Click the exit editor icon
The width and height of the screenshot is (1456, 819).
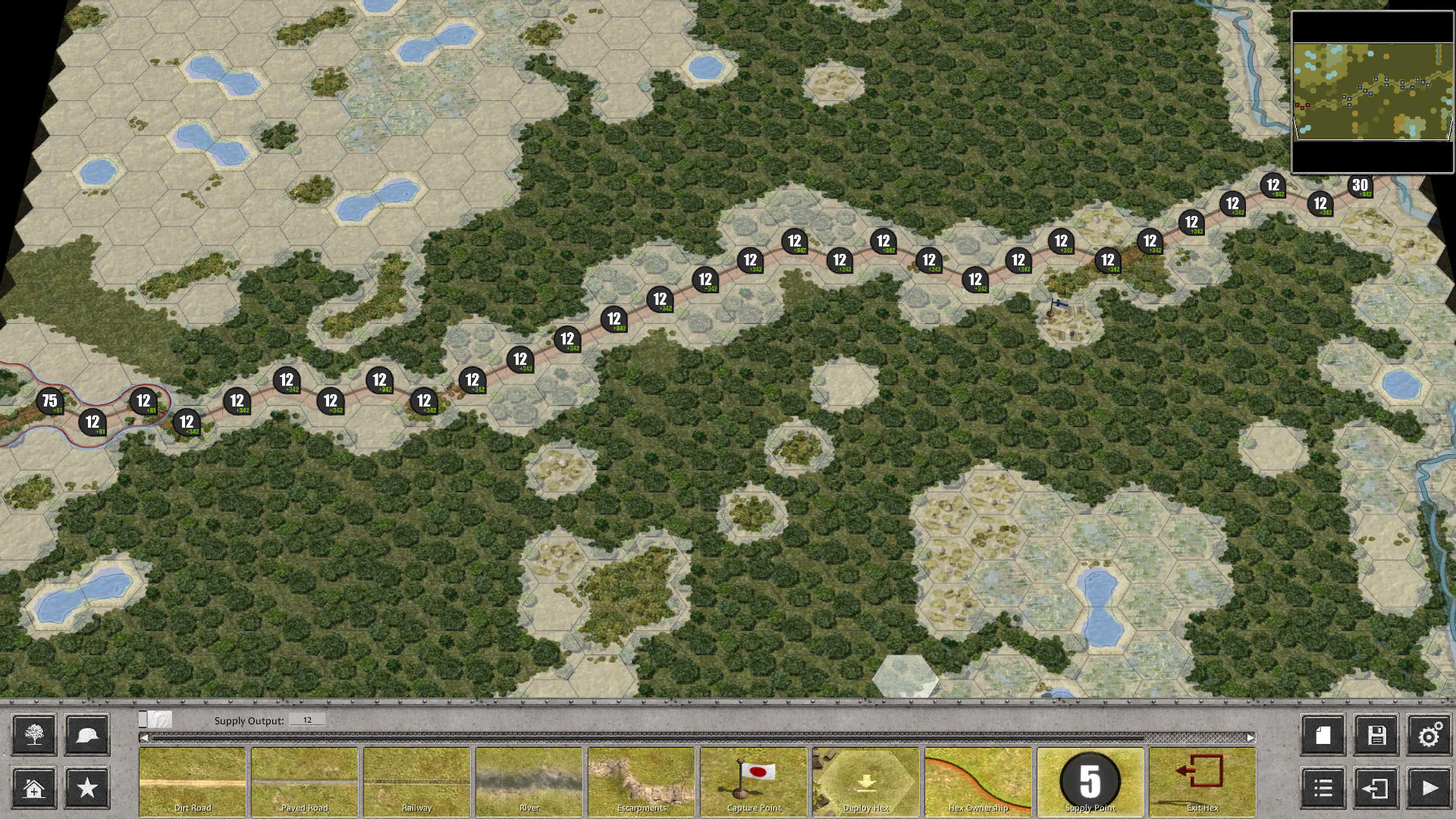pos(1376,789)
